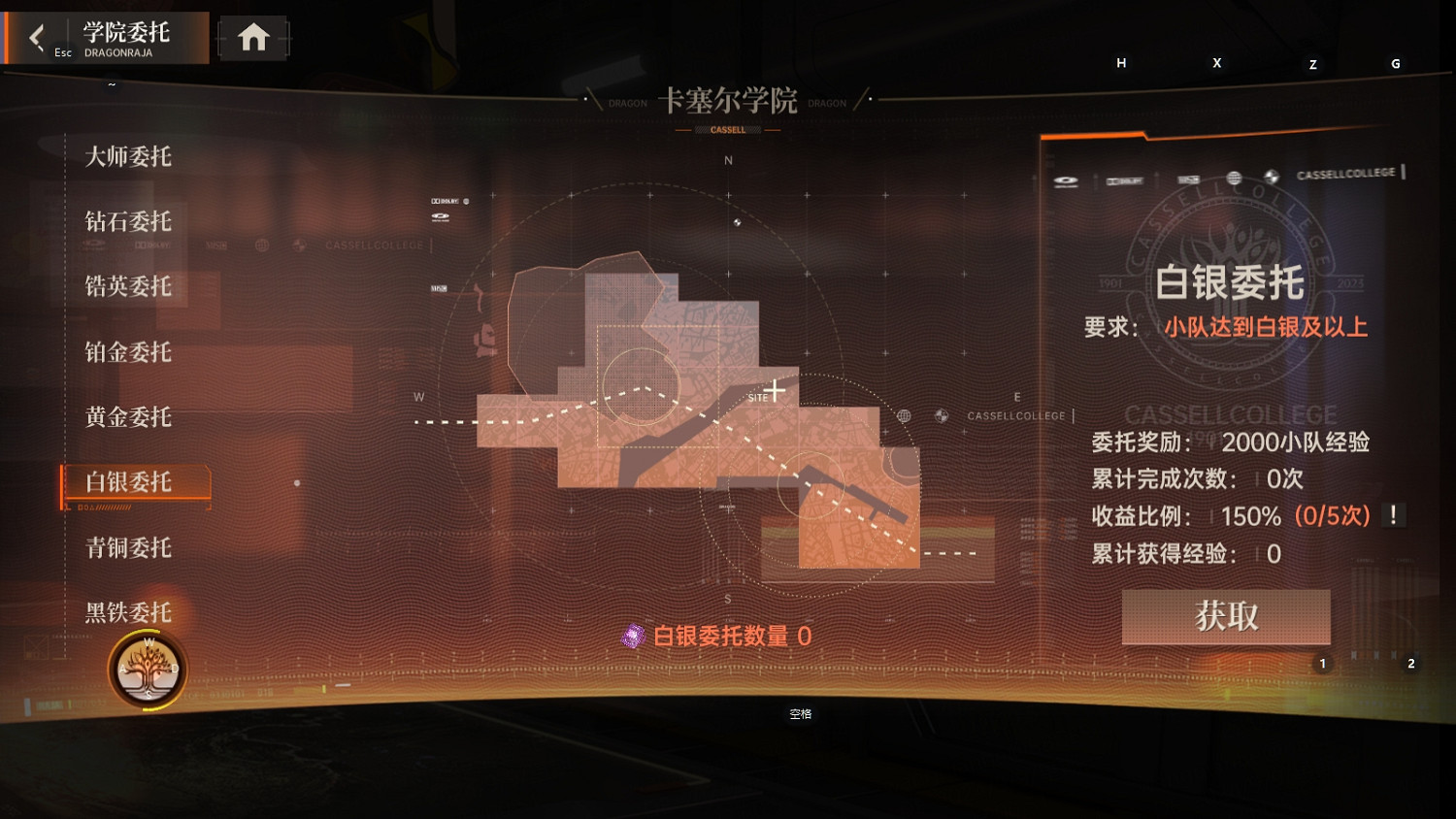Click the home icon in the top bar
1456x819 pixels.
(x=253, y=35)
